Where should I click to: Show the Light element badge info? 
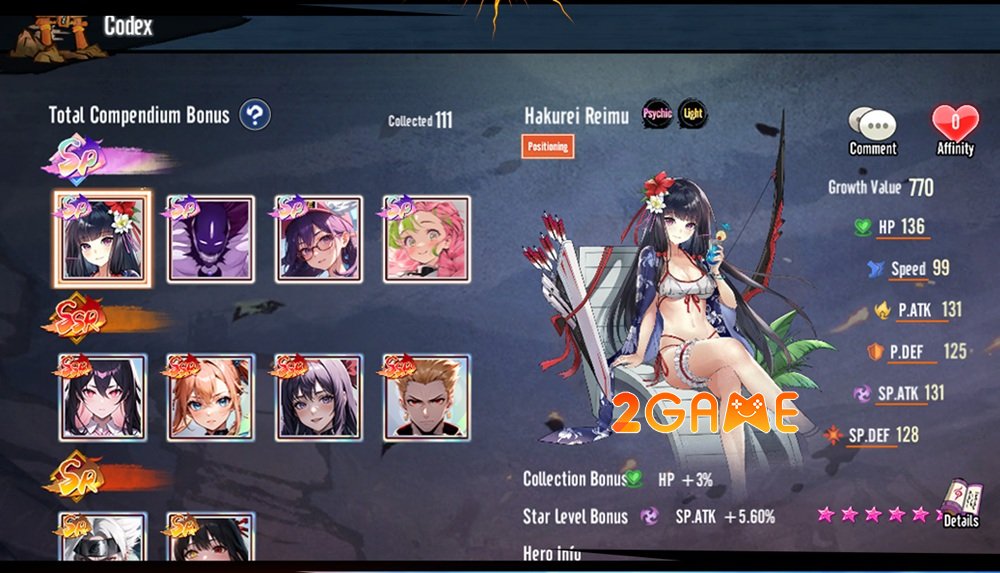(x=692, y=114)
